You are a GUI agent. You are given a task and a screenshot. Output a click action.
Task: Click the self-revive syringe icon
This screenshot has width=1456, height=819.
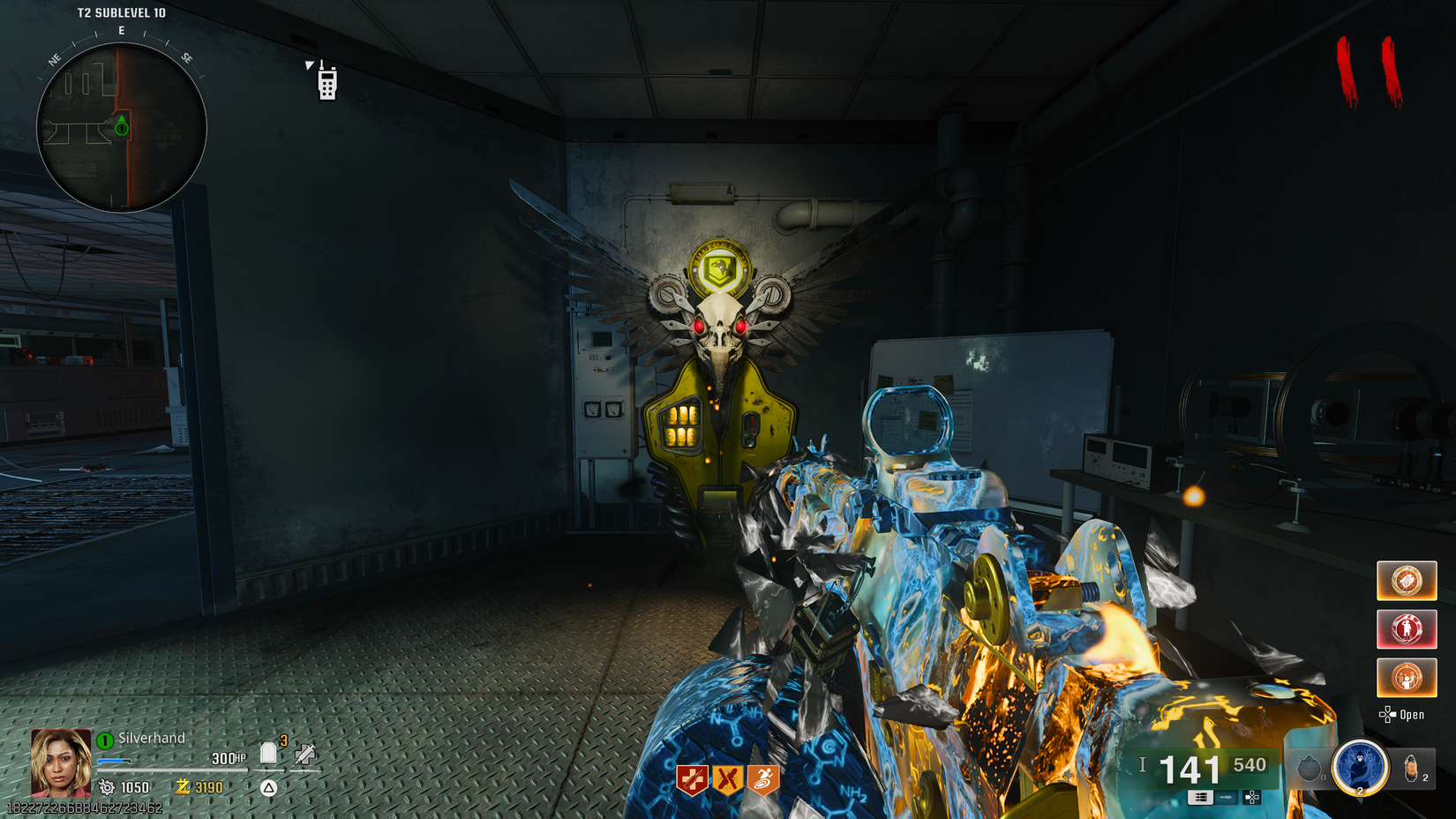click(304, 755)
